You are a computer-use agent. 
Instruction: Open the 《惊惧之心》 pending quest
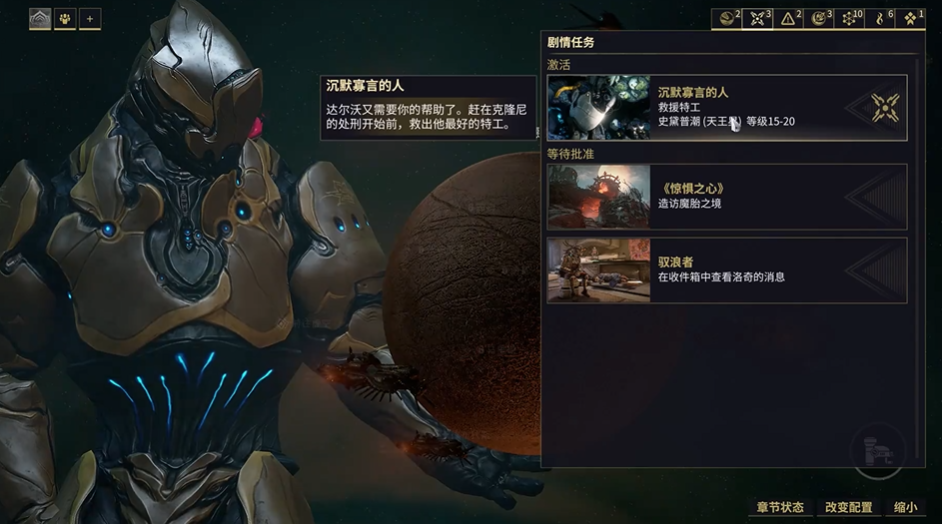point(726,197)
